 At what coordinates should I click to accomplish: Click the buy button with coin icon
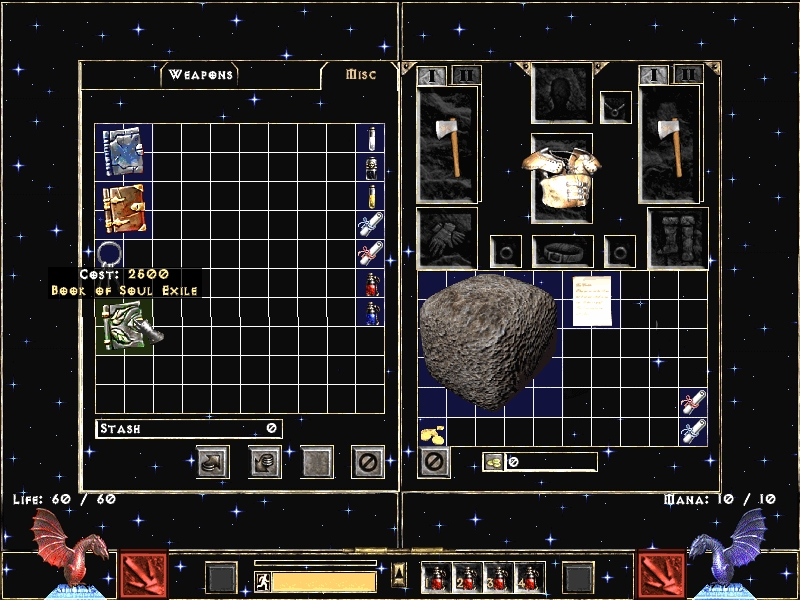[212, 461]
